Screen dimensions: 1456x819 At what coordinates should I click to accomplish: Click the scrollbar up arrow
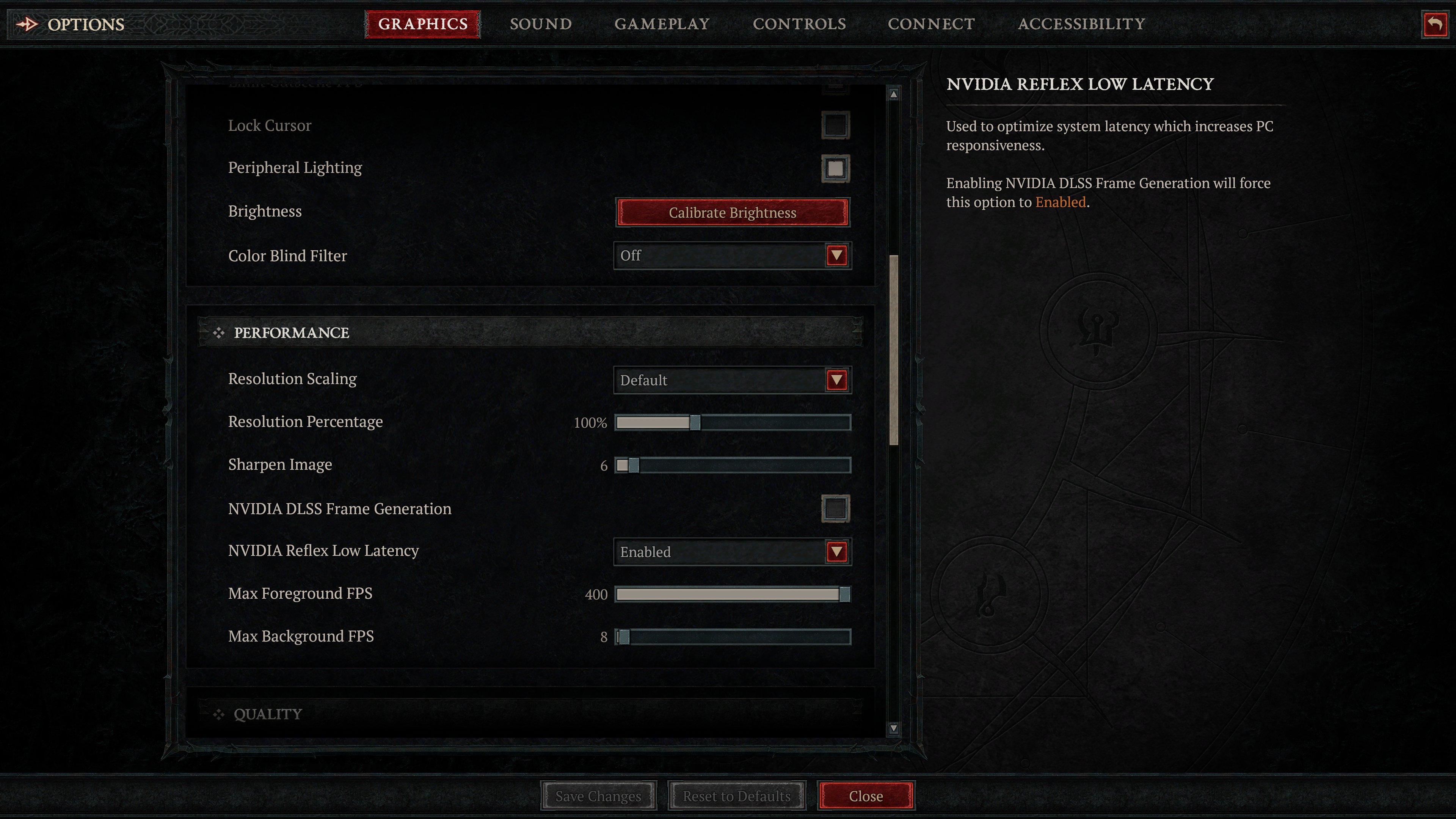(893, 94)
